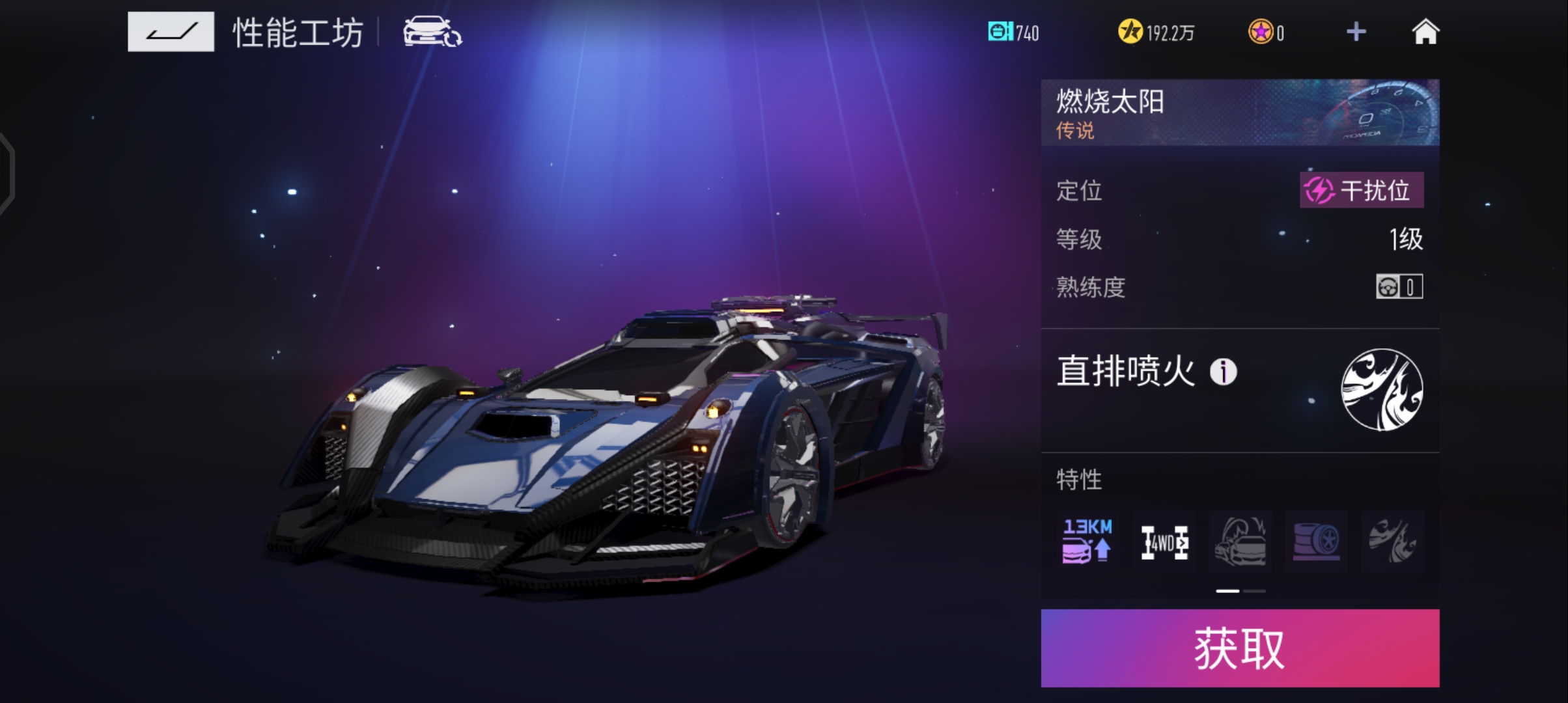Open the 熟练度 steering wheel proficiency badge
Image resolution: width=1568 pixels, height=703 pixels.
[1399, 286]
